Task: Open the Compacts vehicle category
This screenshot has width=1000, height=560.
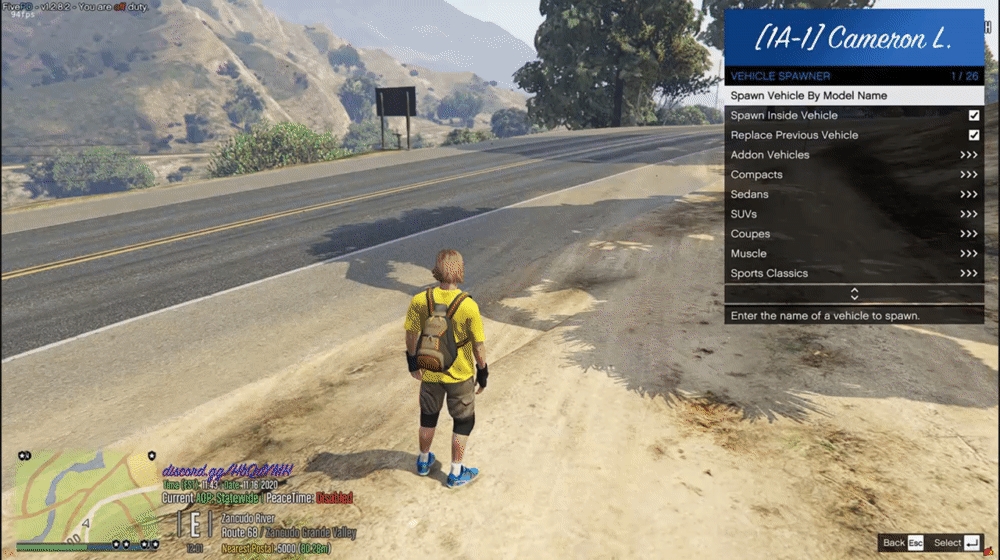Action: point(853,175)
